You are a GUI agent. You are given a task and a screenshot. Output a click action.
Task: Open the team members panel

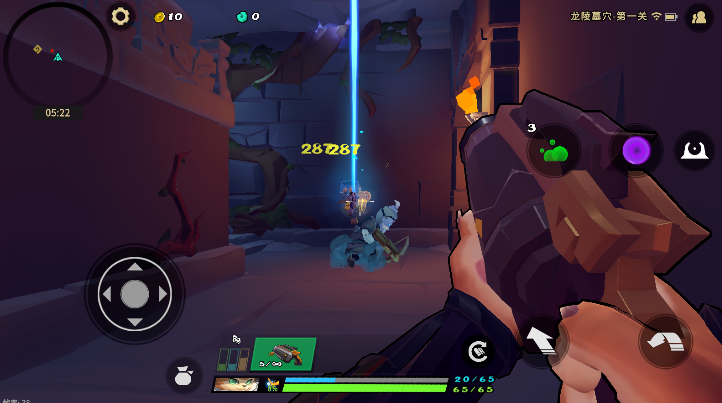[x=698, y=17]
